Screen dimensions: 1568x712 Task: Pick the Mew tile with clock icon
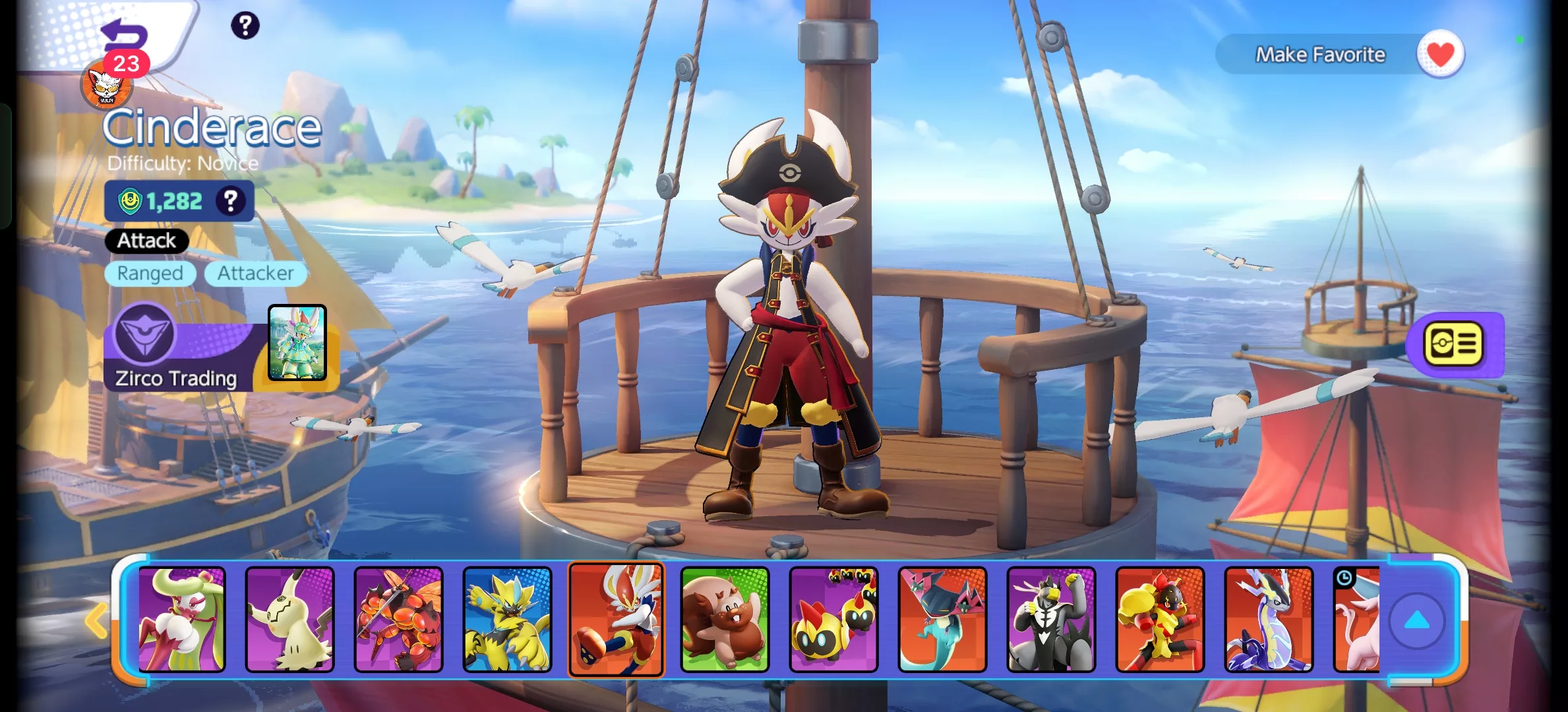tap(1357, 620)
